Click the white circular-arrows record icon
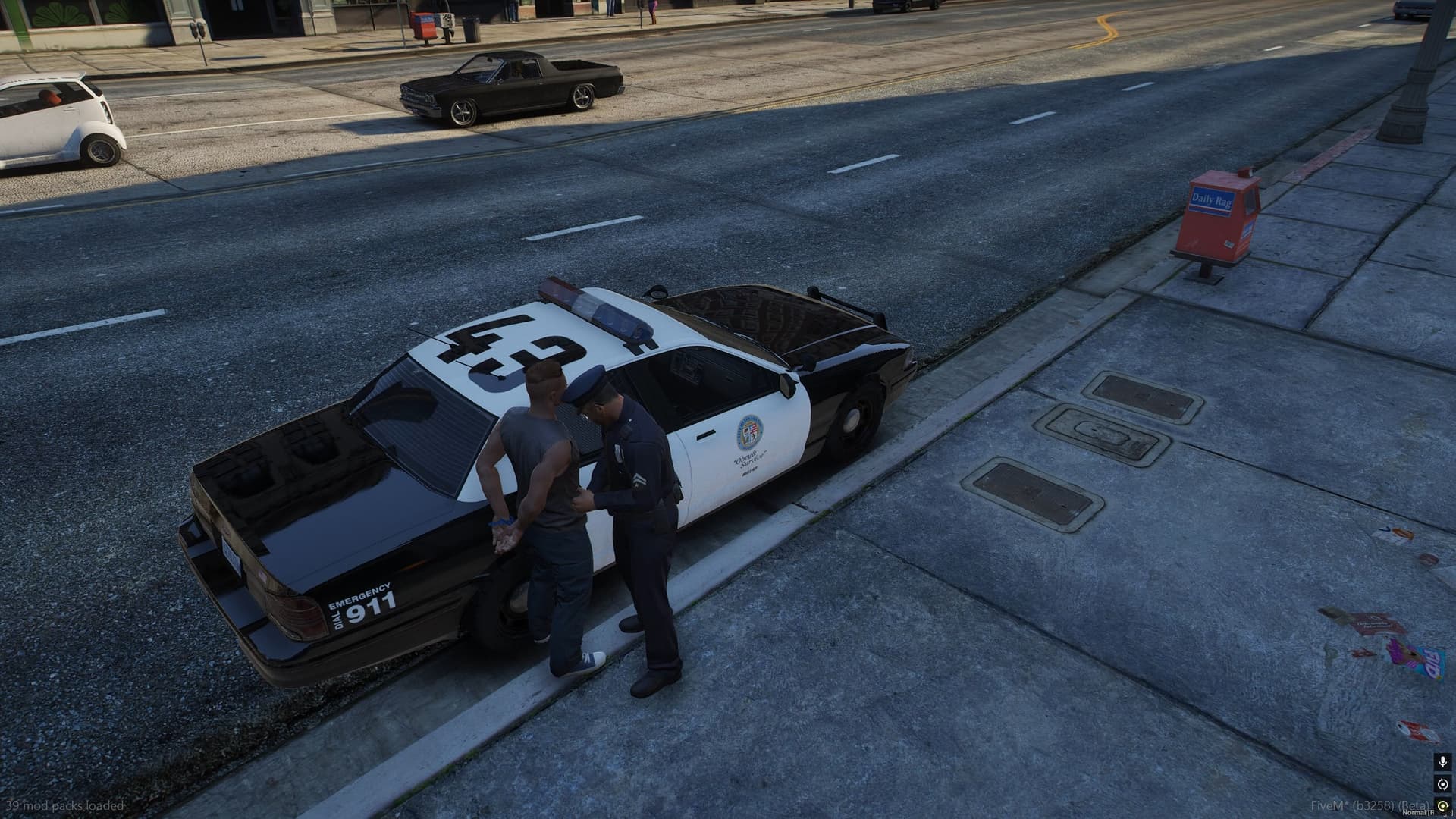Image resolution: width=1456 pixels, height=819 pixels. [1442, 784]
